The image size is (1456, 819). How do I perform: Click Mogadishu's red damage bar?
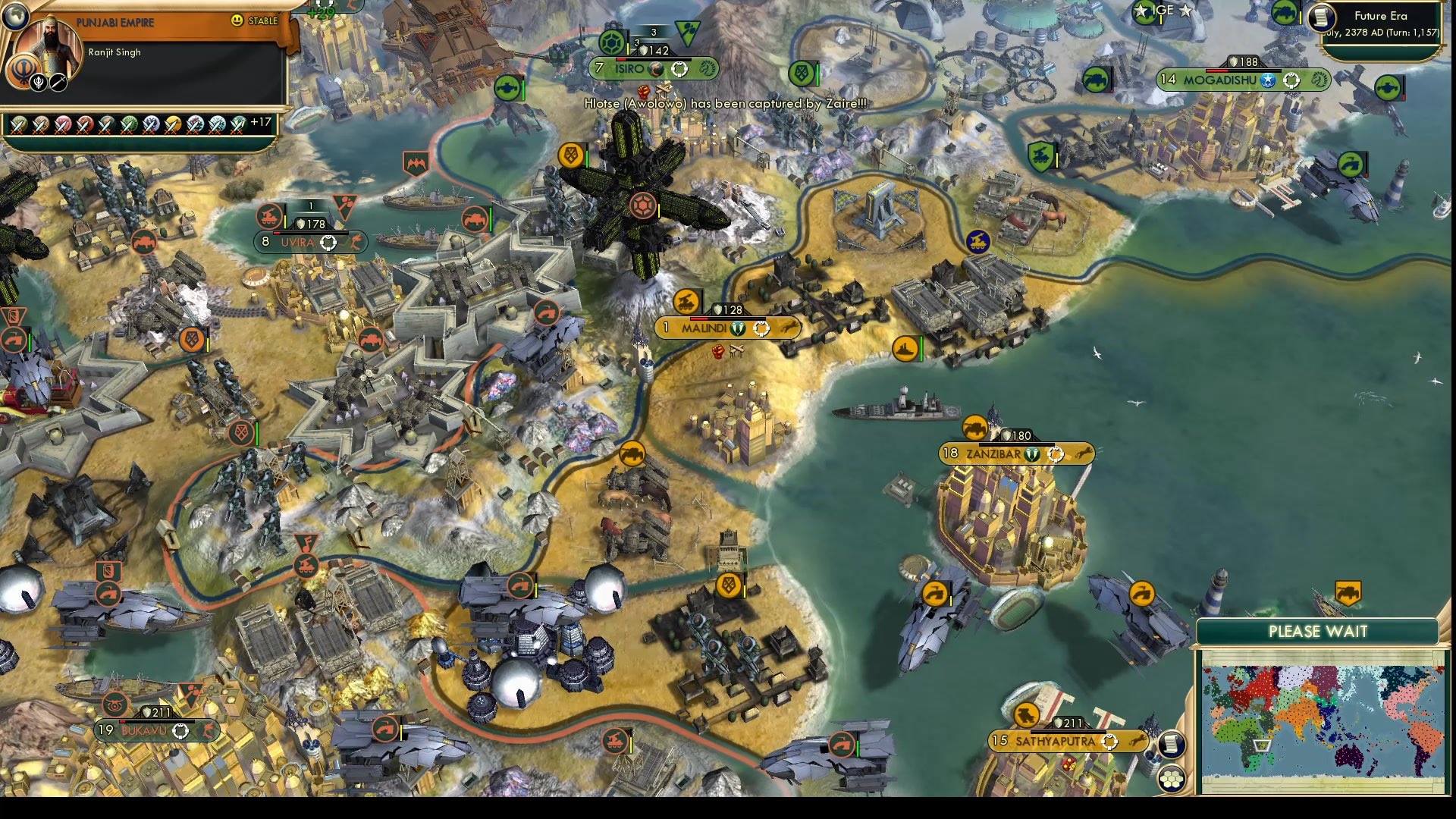click(1217, 71)
